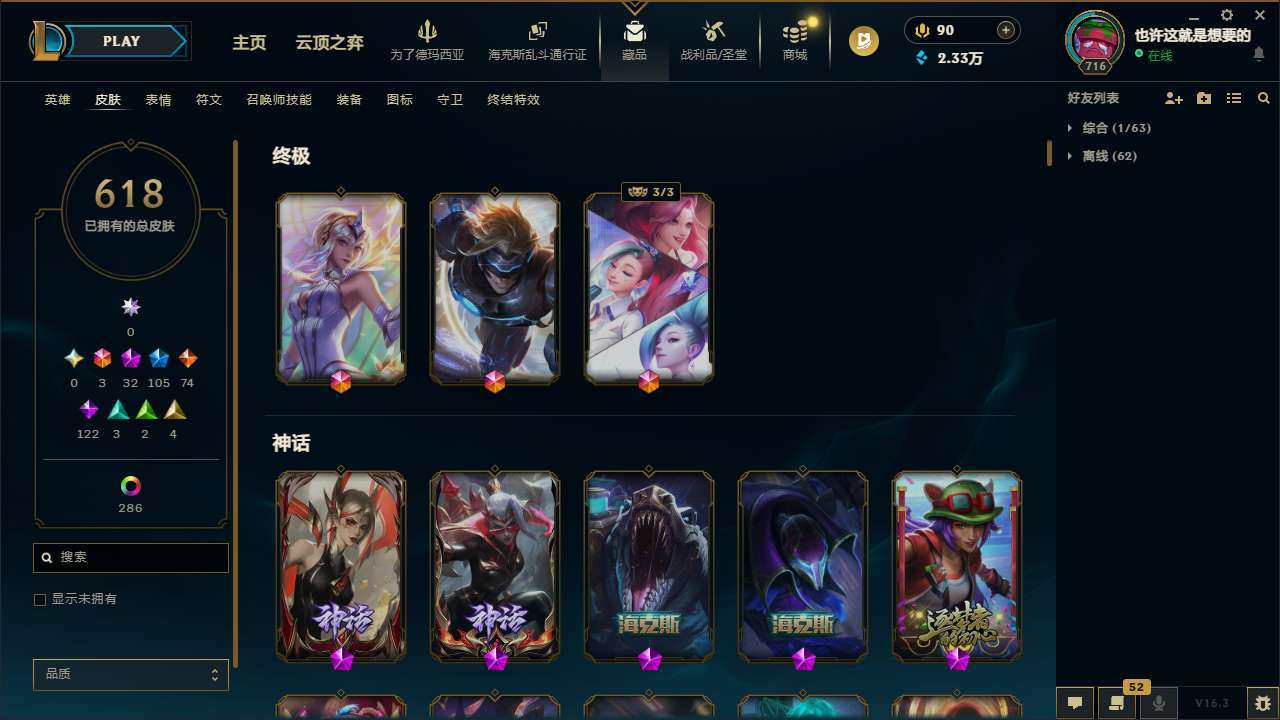Open the add friend icon

click(x=1174, y=98)
